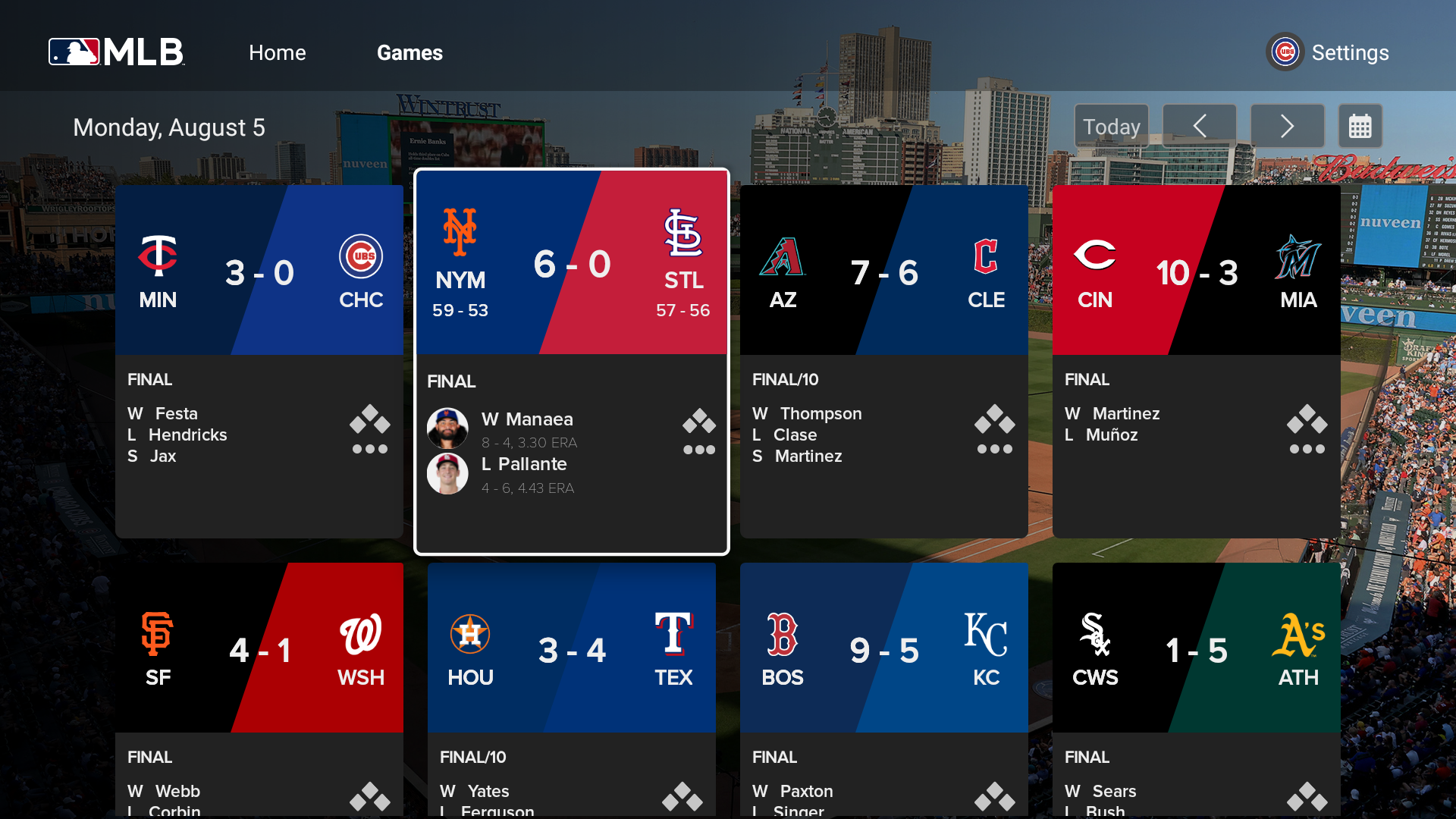Select the Twins team logo on MIN-CHC card
Image resolution: width=1456 pixels, height=819 pixels.
tap(158, 256)
